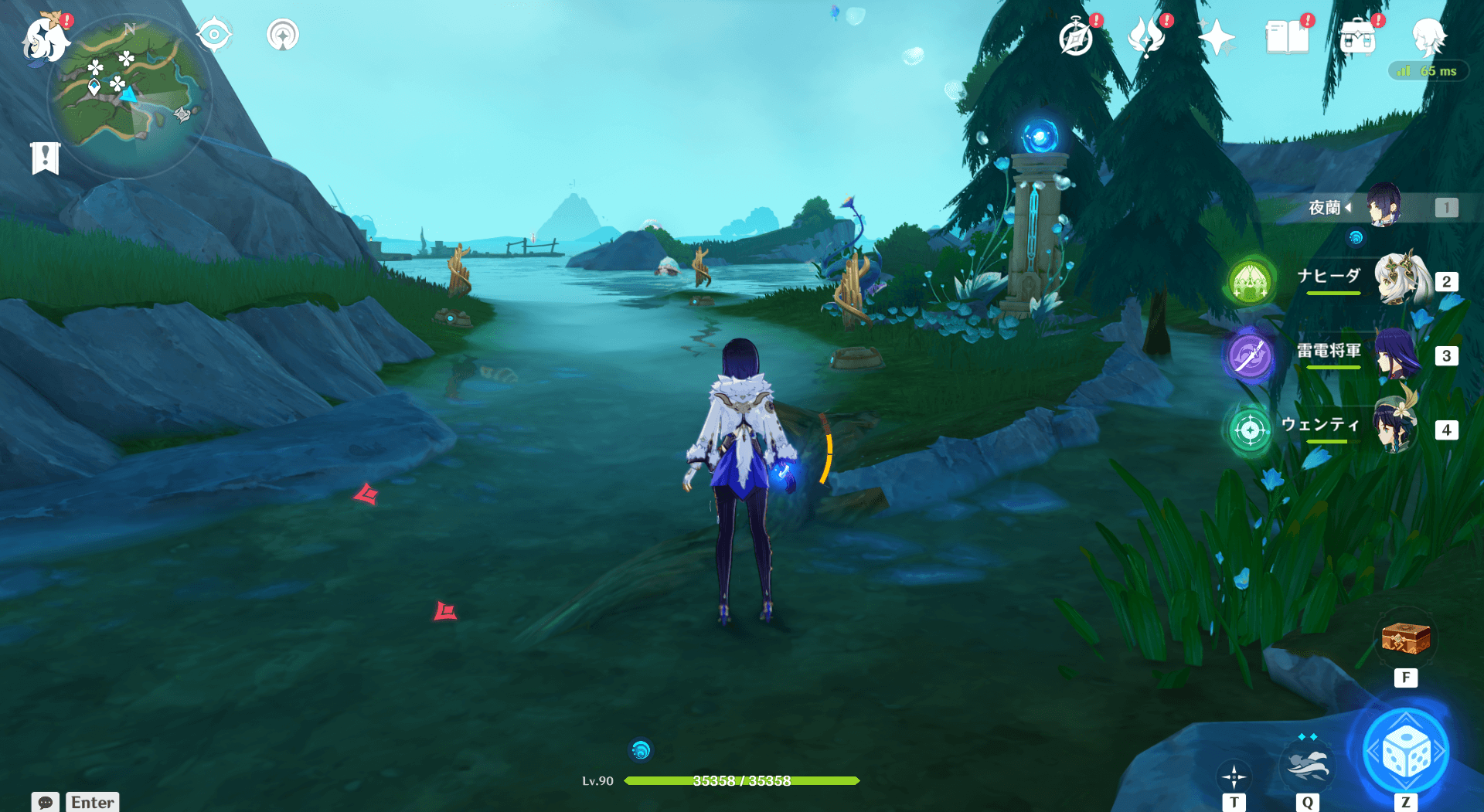Open the Paimon menu icon
Viewport: 1484px width, 812px height.
pyautogui.click(x=45, y=39)
